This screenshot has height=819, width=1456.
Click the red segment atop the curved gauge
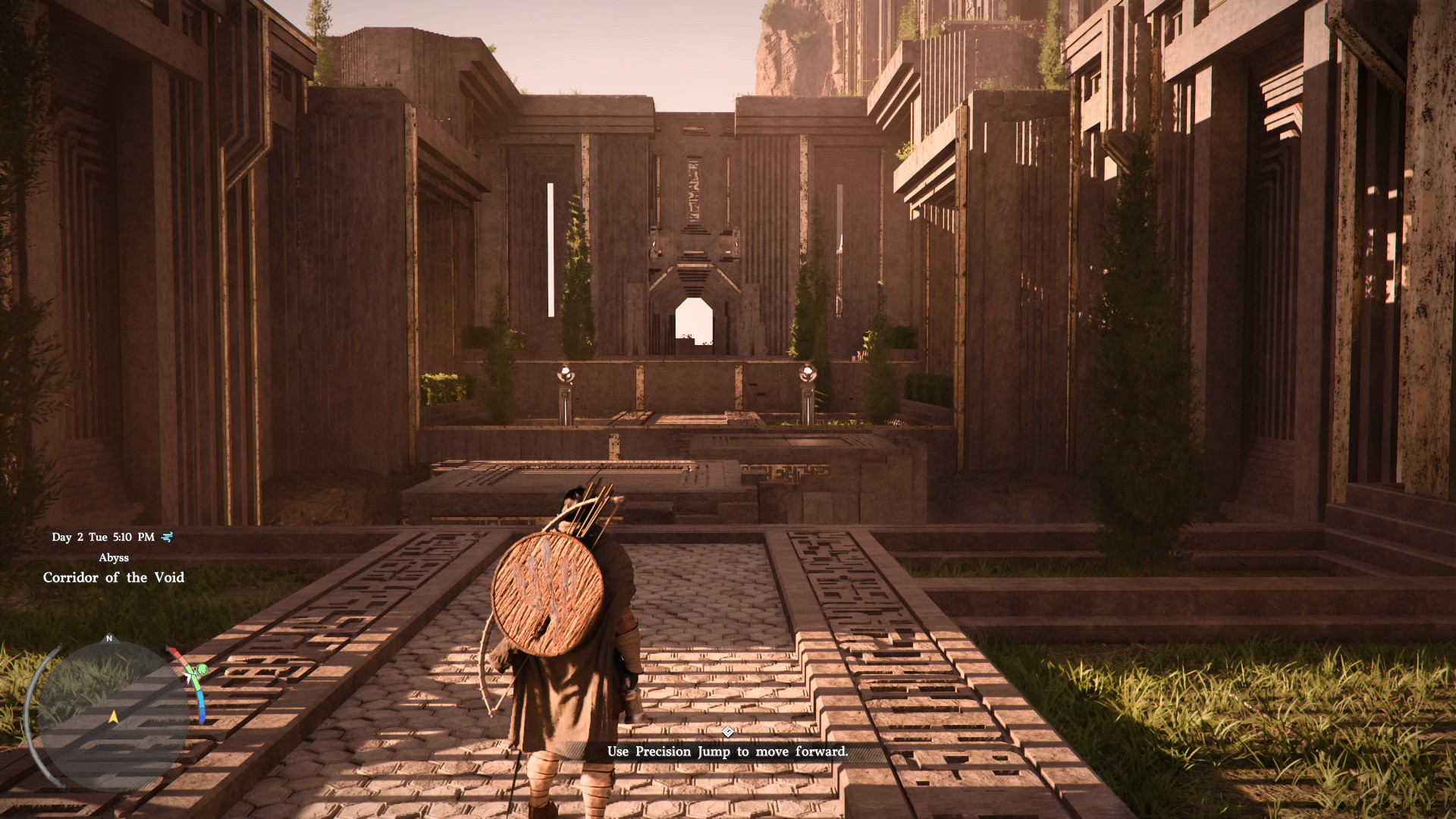(x=174, y=650)
